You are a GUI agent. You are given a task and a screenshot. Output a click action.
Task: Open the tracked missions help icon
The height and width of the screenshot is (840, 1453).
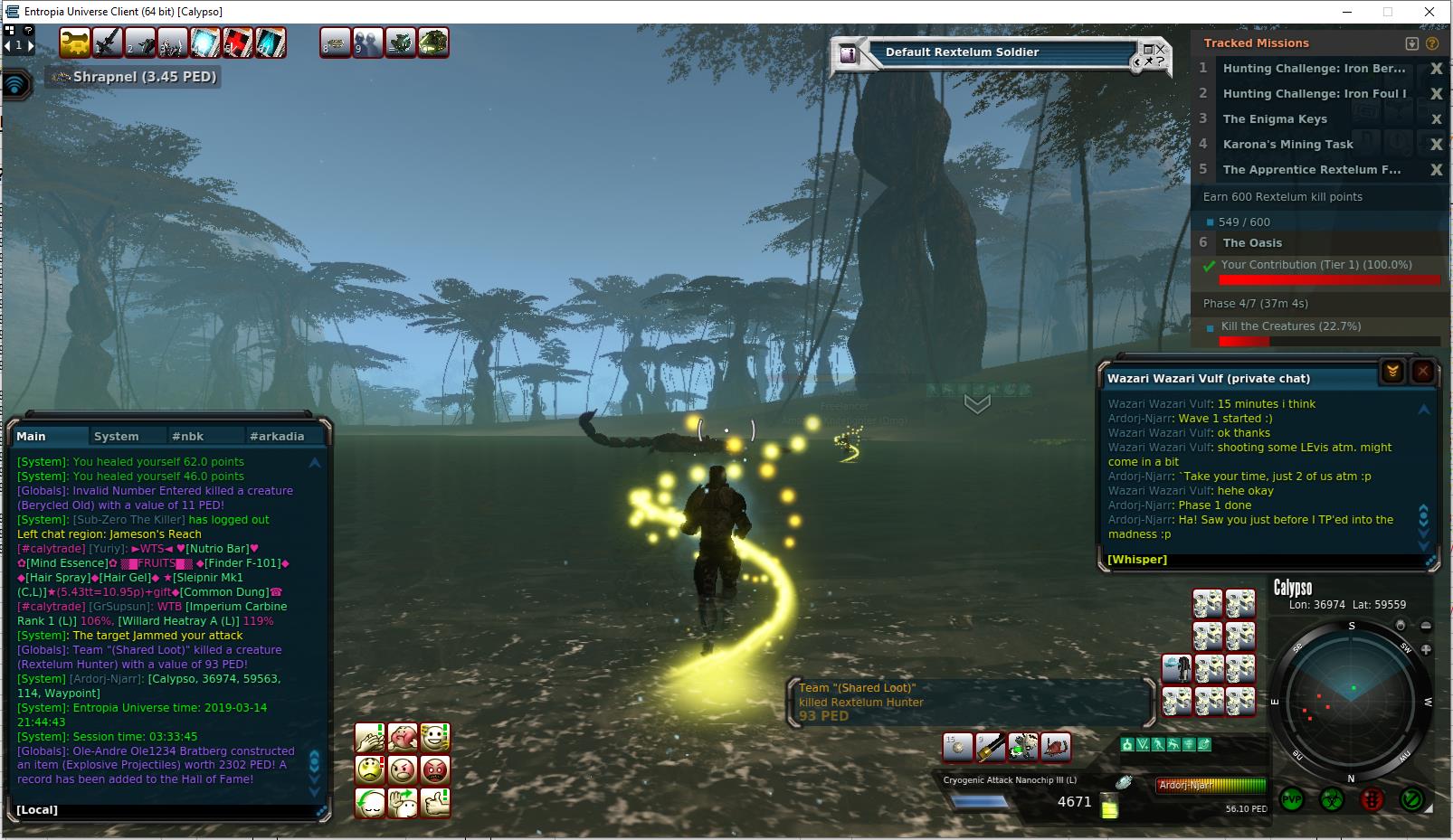1432,43
